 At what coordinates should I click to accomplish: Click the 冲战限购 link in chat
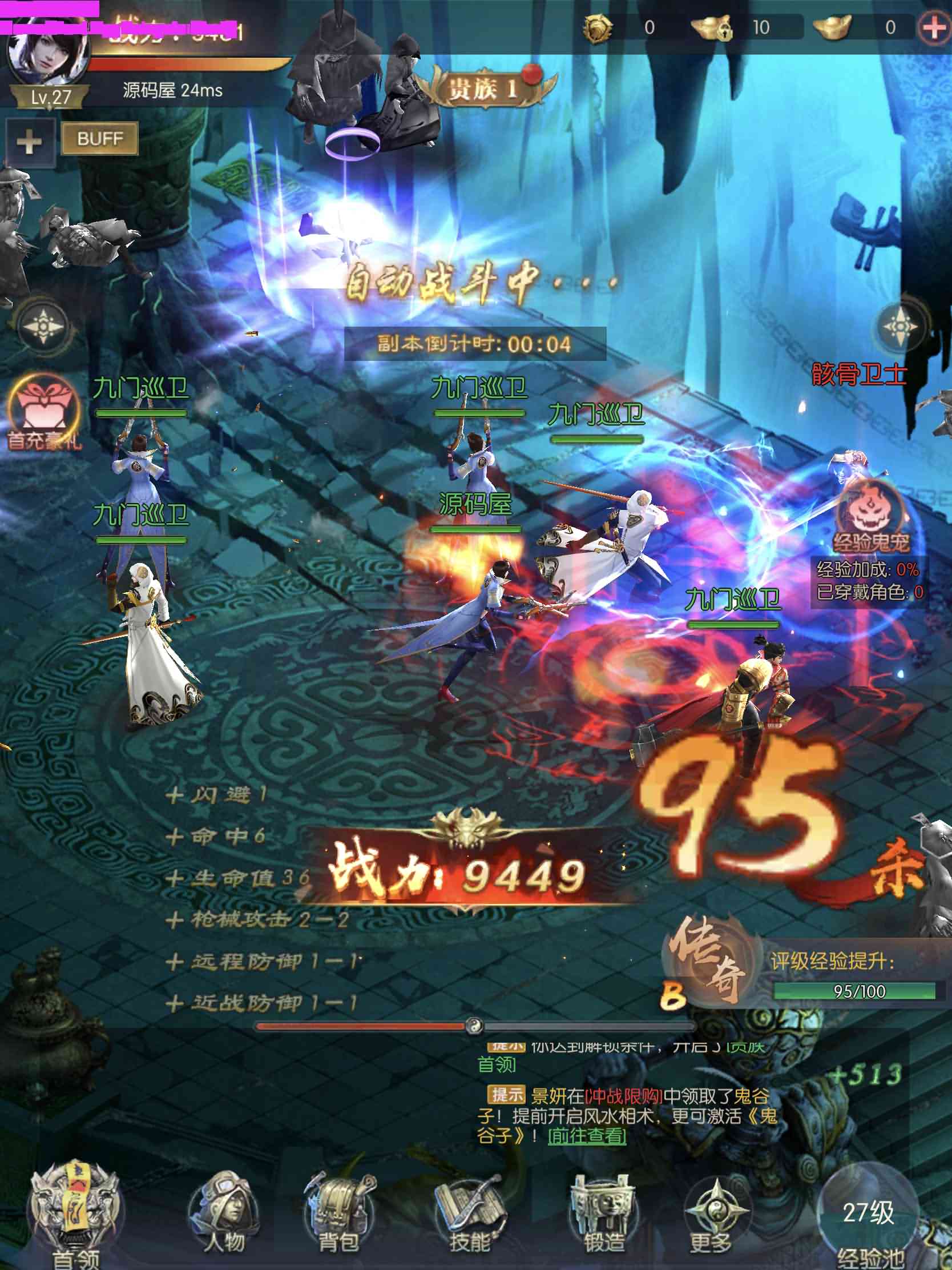tap(624, 1096)
